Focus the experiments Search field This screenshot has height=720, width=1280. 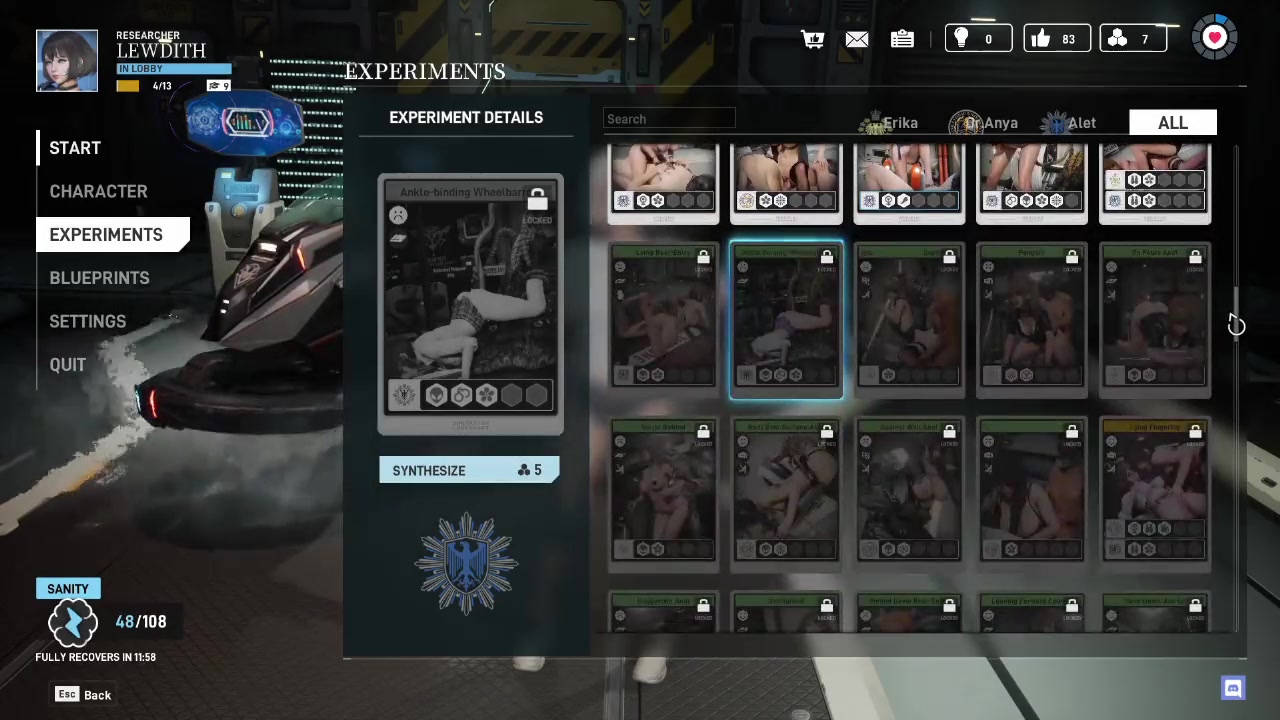669,119
